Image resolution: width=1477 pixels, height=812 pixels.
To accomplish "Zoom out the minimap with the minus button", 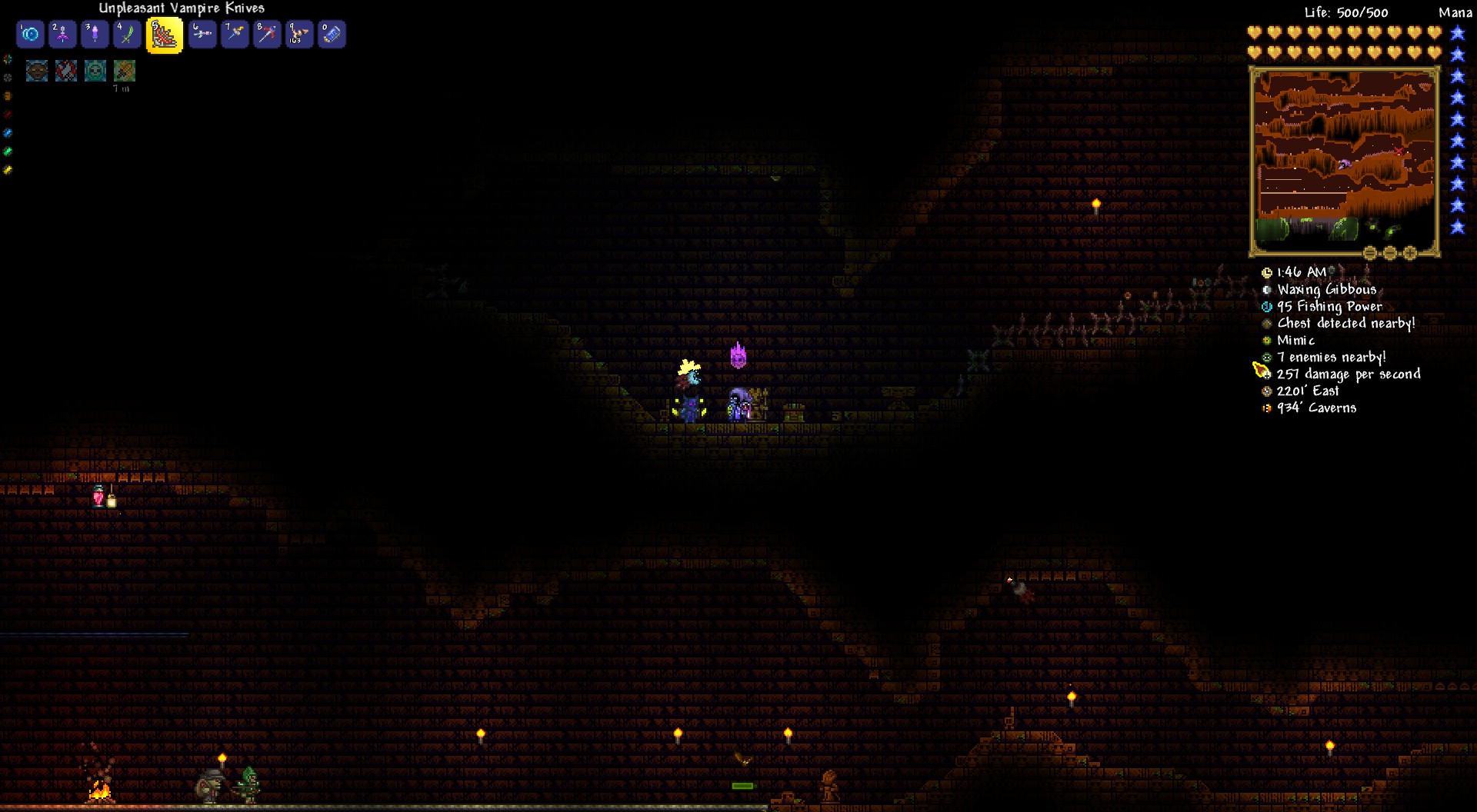I will [1389, 254].
